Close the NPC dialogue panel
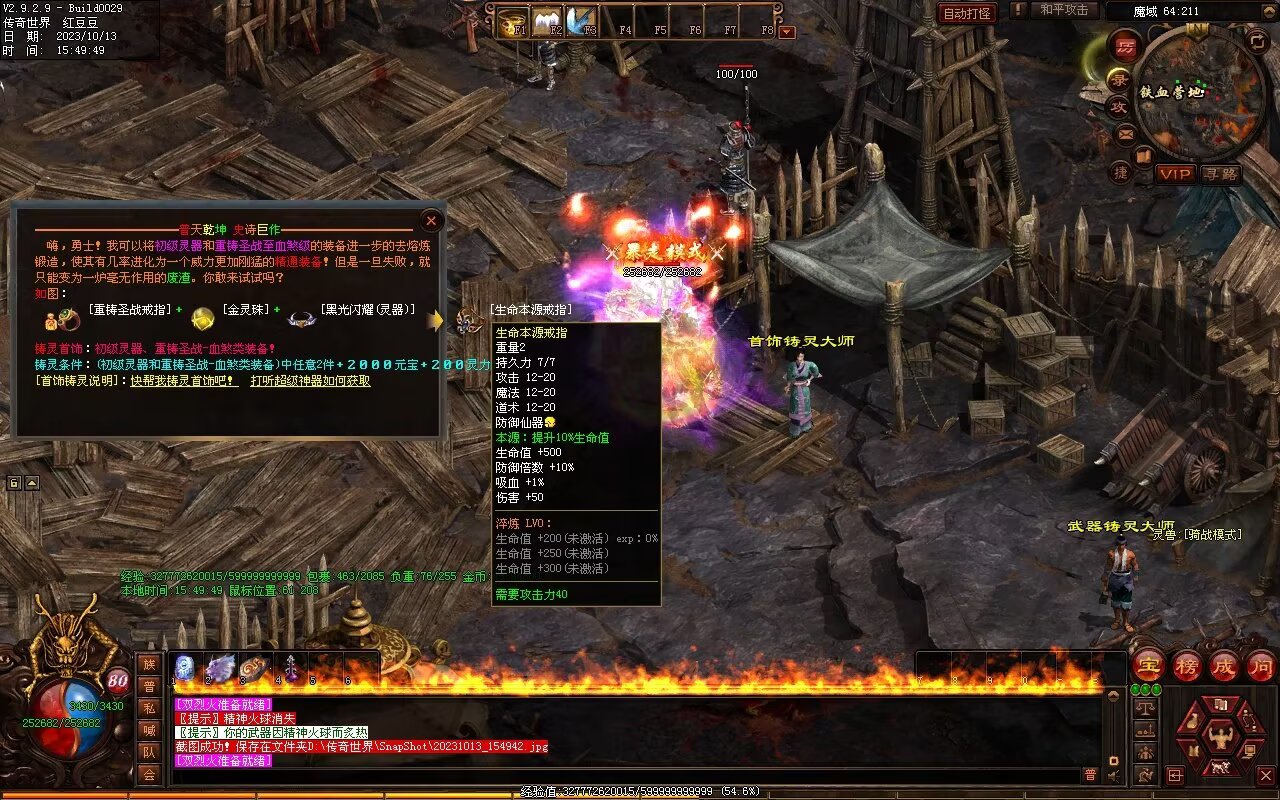The image size is (1280, 800). pyautogui.click(x=431, y=221)
